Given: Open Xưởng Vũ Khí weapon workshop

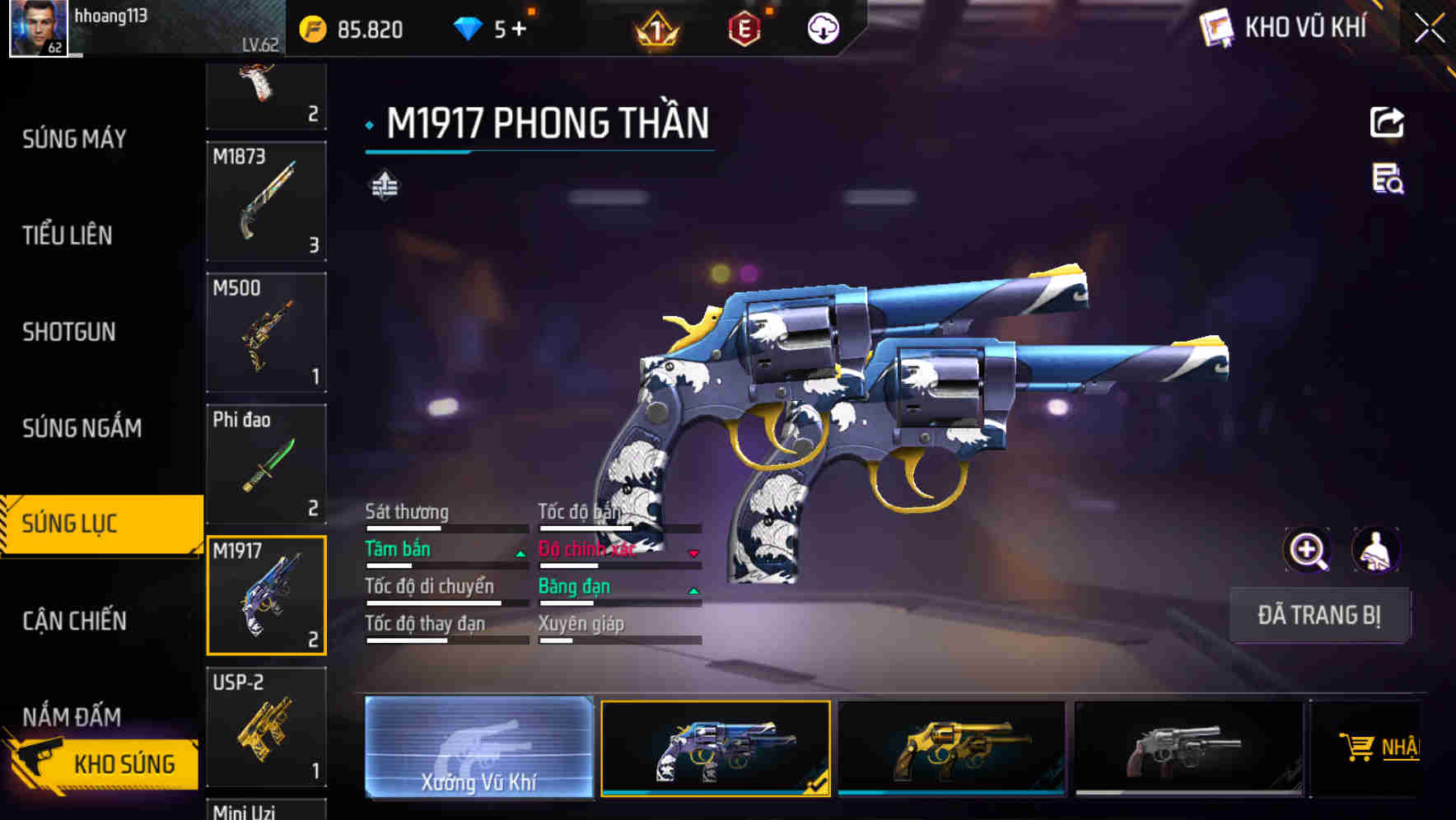Looking at the screenshot, I should coord(478,748).
